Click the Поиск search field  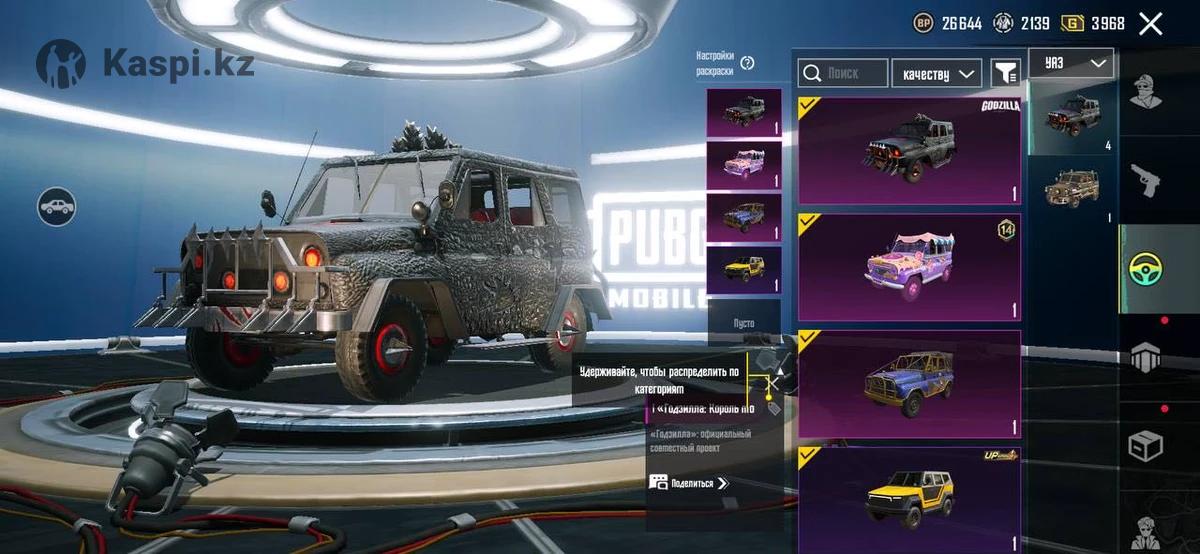coord(843,73)
